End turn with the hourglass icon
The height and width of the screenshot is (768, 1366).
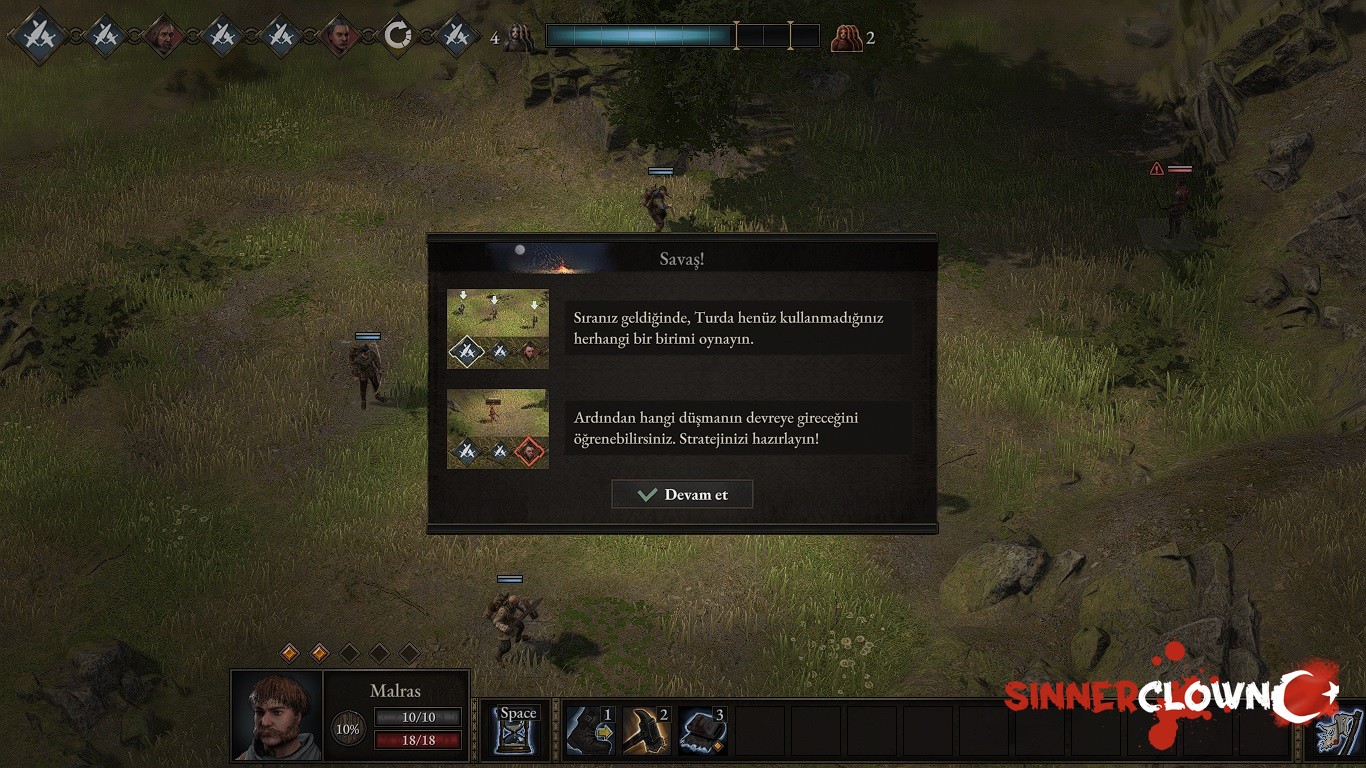click(518, 729)
